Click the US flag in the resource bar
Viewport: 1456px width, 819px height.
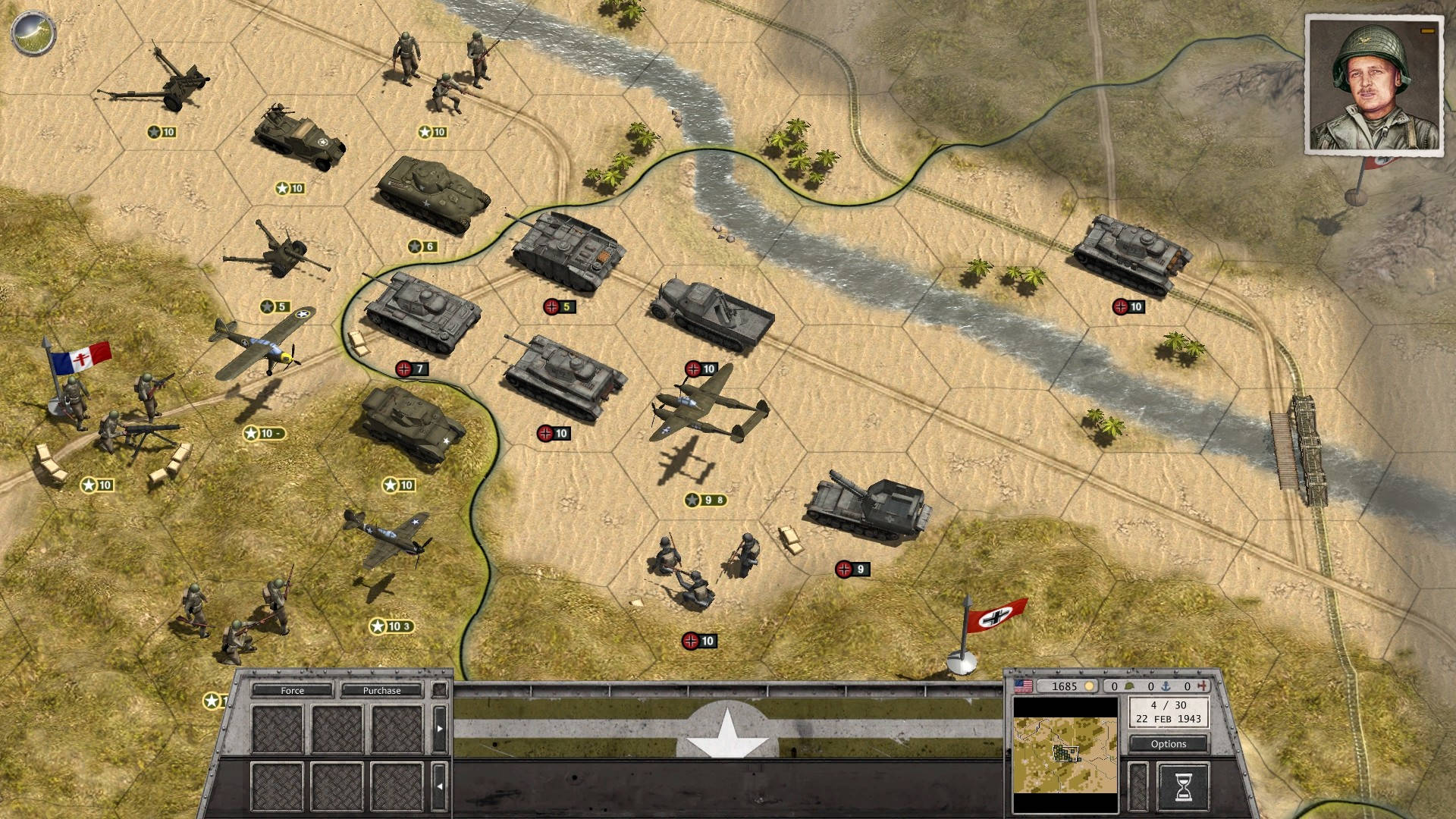(x=1025, y=686)
